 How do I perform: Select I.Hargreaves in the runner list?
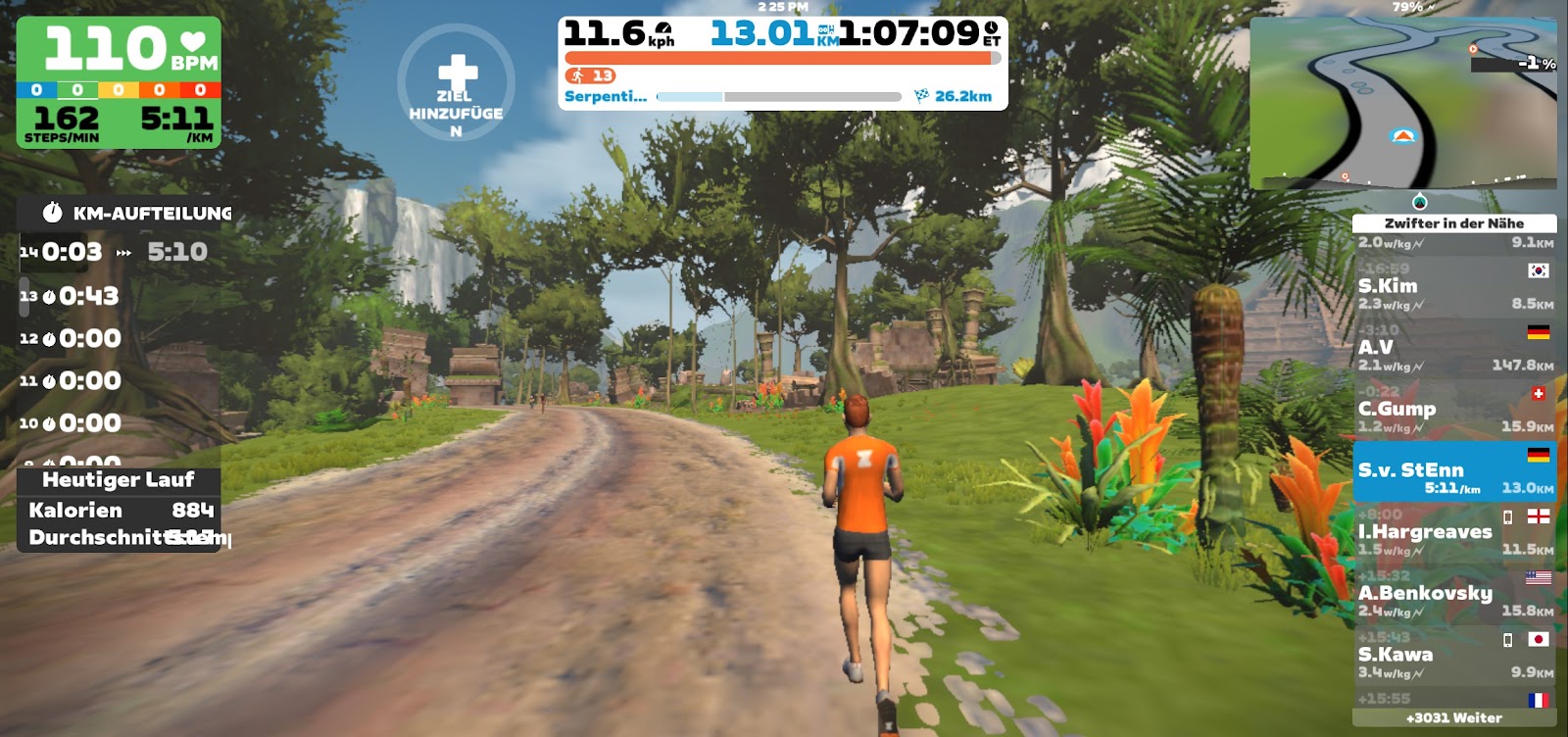[x=1453, y=532]
